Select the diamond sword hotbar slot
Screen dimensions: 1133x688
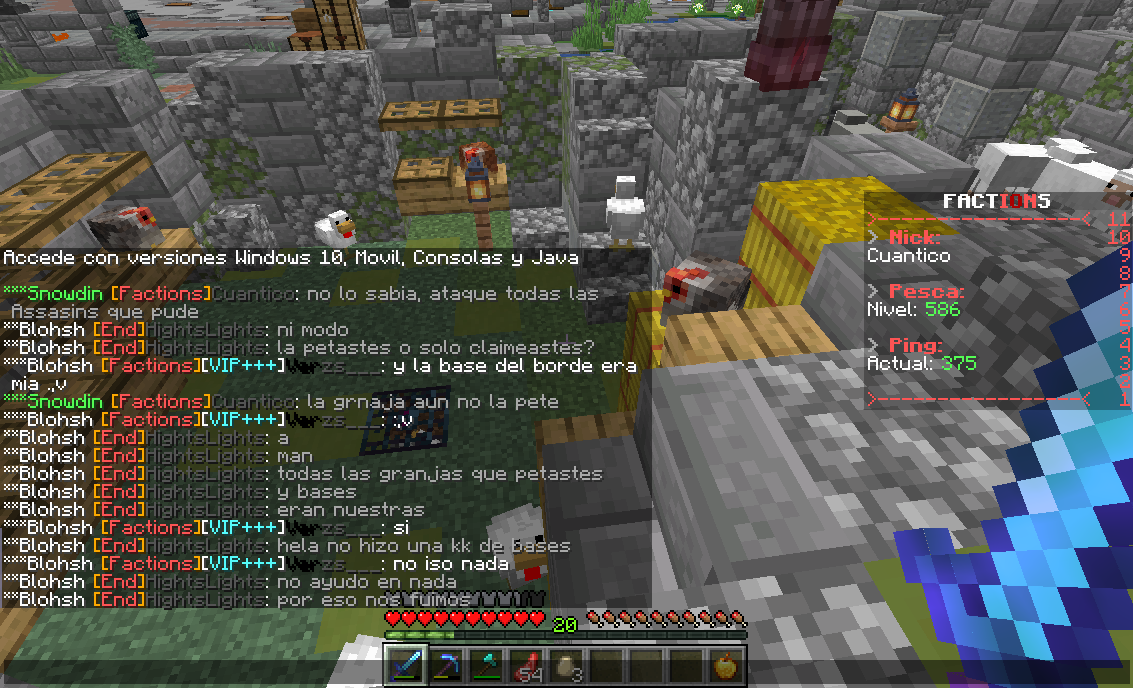click(404, 666)
